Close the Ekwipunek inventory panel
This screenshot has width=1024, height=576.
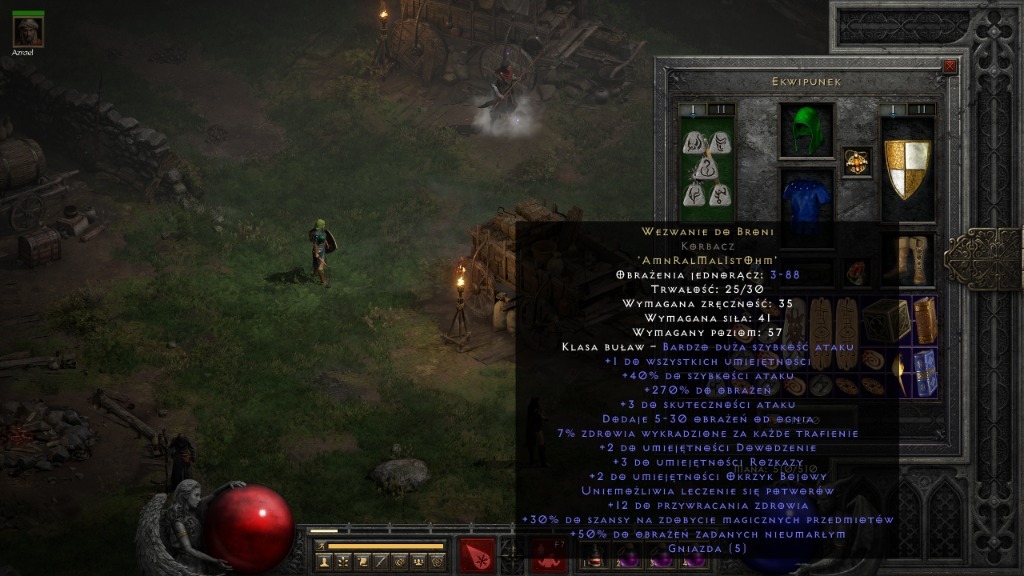coord(950,67)
